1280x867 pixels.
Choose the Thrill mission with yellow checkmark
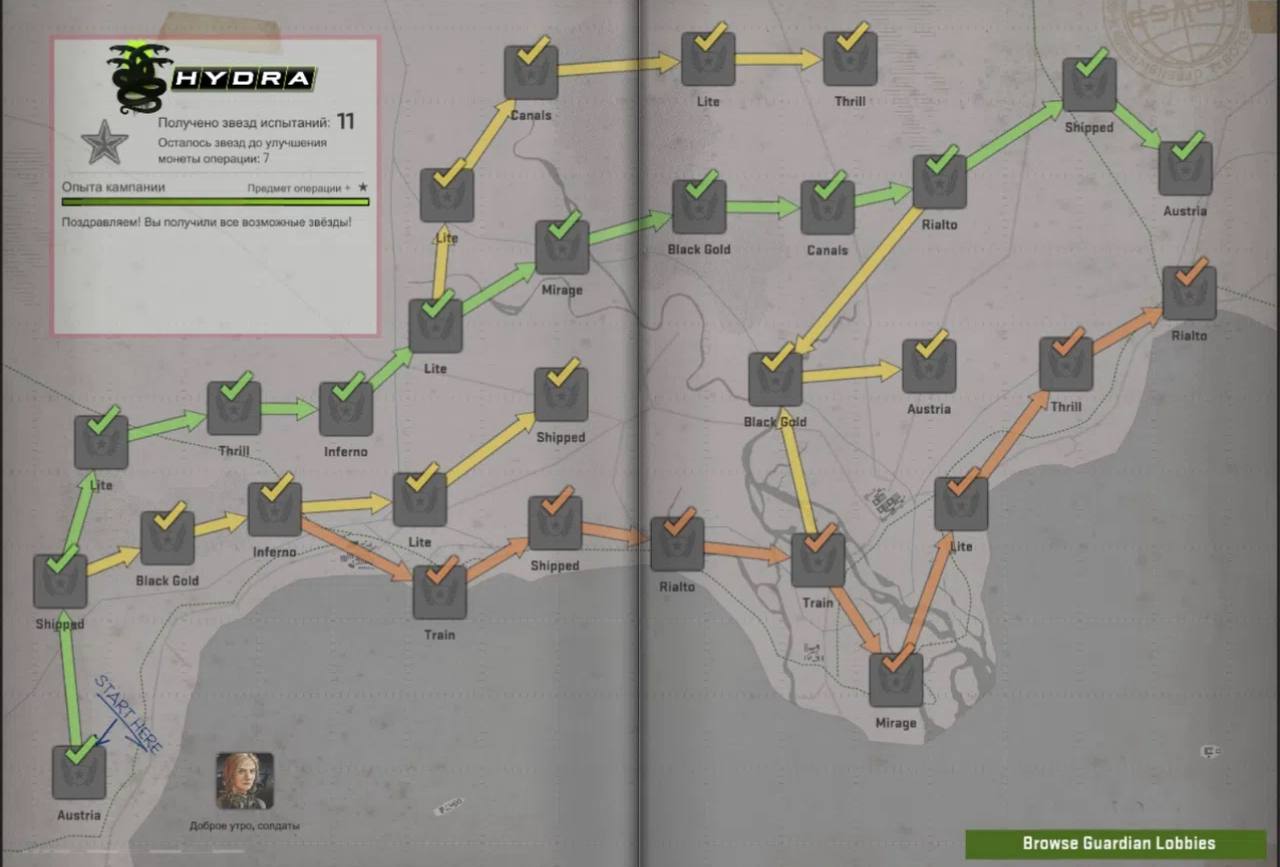(x=850, y=59)
